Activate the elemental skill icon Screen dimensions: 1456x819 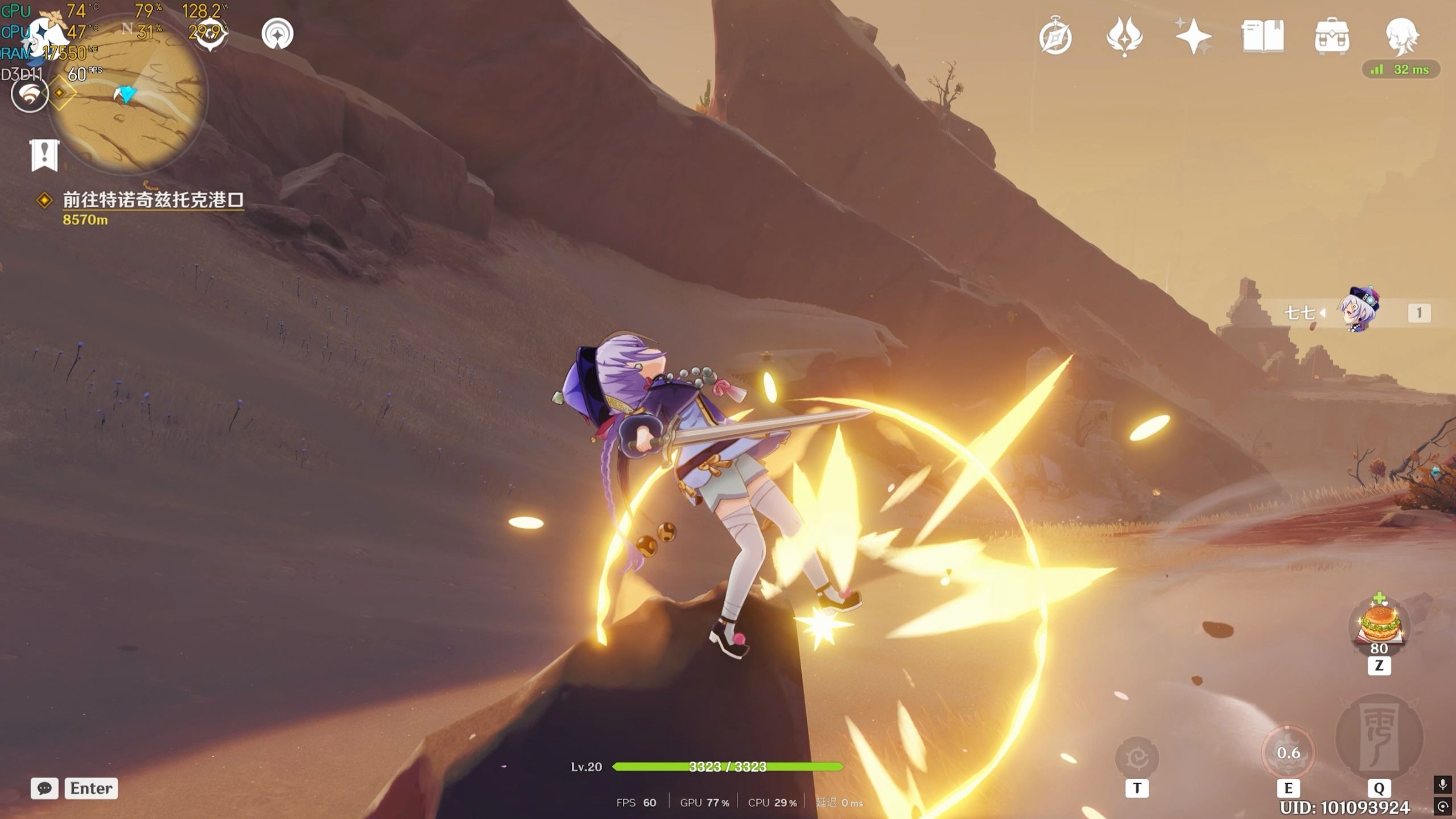tap(1288, 753)
